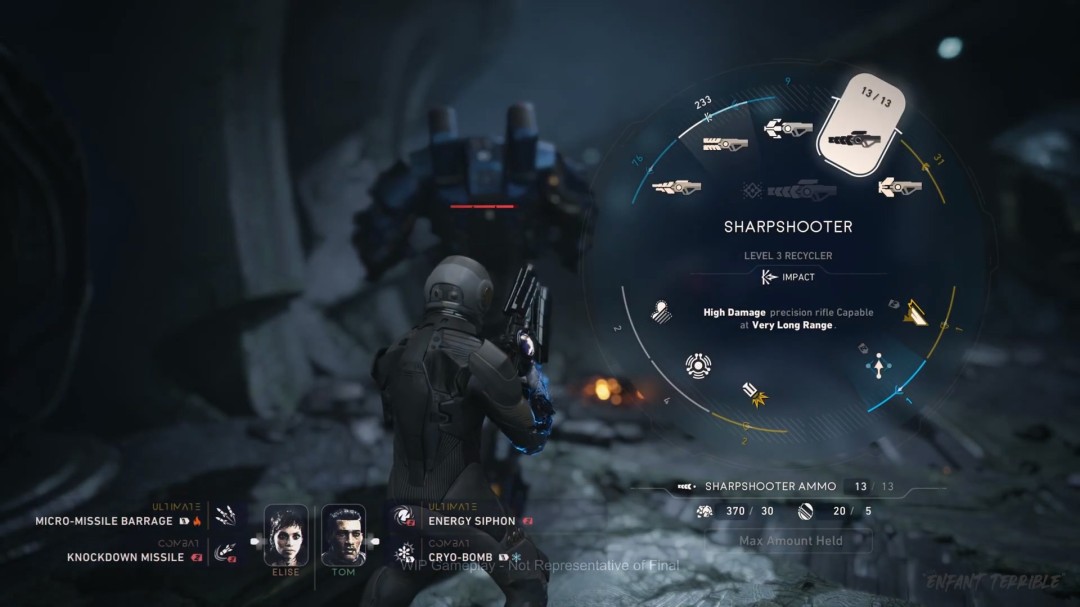This screenshot has width=1080, height=607.
Task: Equip the weapon with 31 ammo
Action: coord(900,186)
